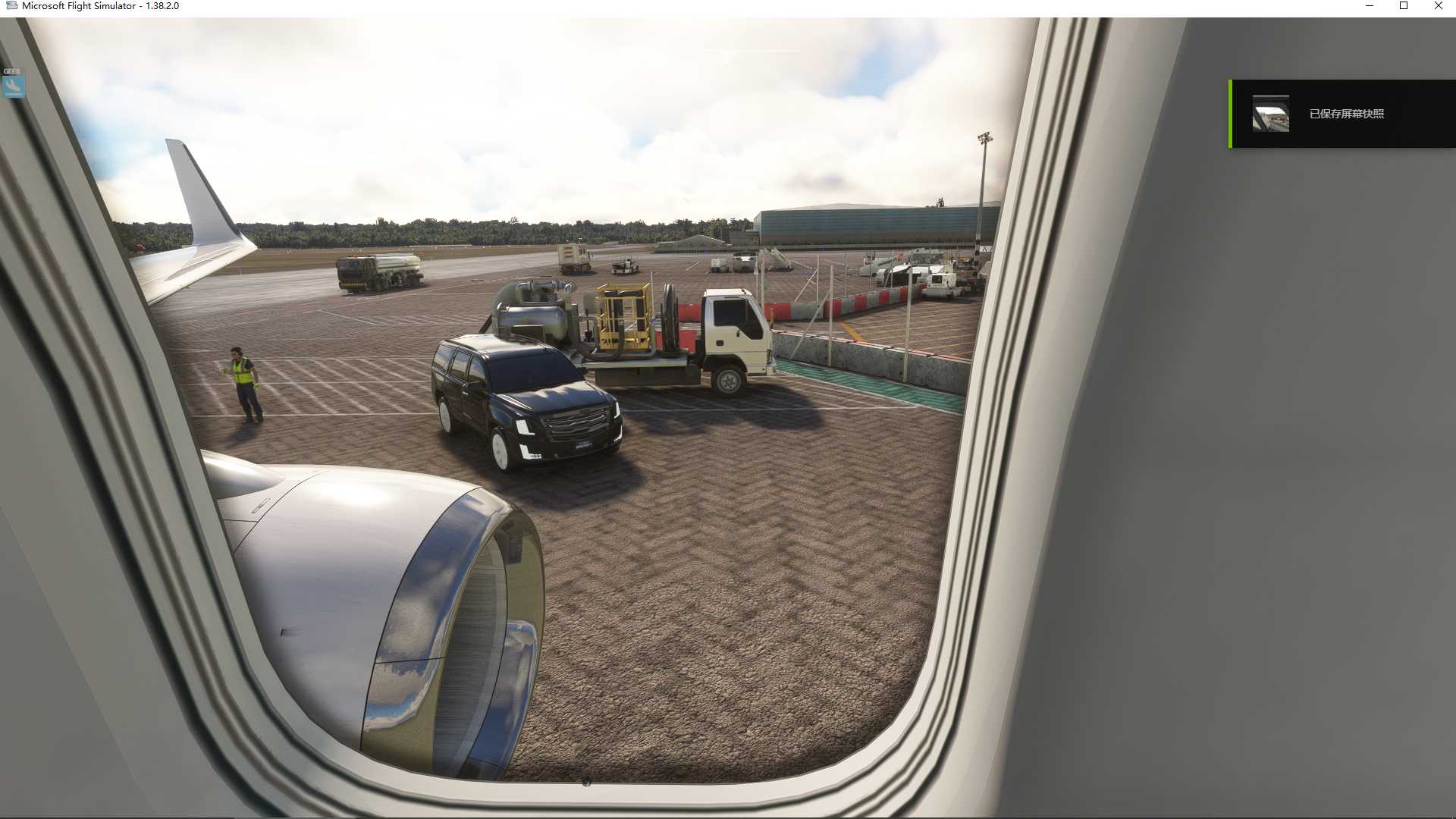Click the maximize window control
Screen dimensions: 1456x819
click(1403, 6)
